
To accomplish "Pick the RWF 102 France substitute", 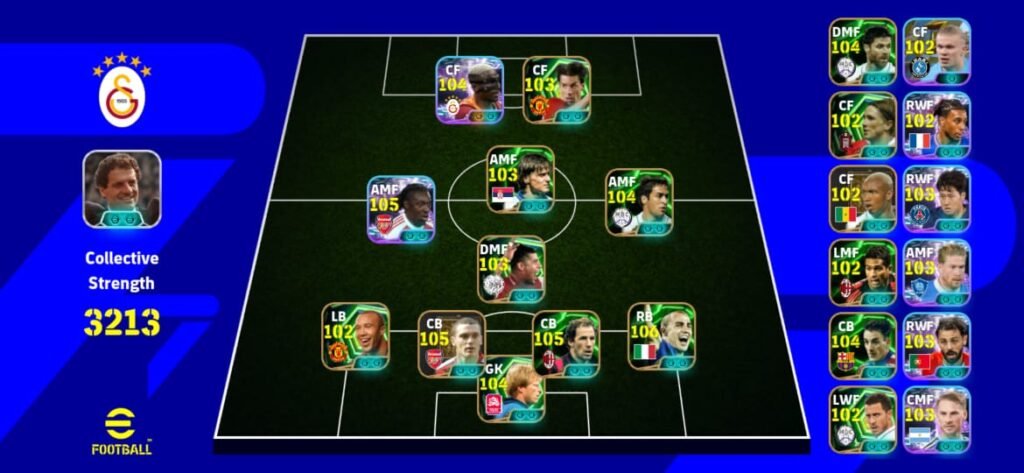I will (x=936, y=125).
